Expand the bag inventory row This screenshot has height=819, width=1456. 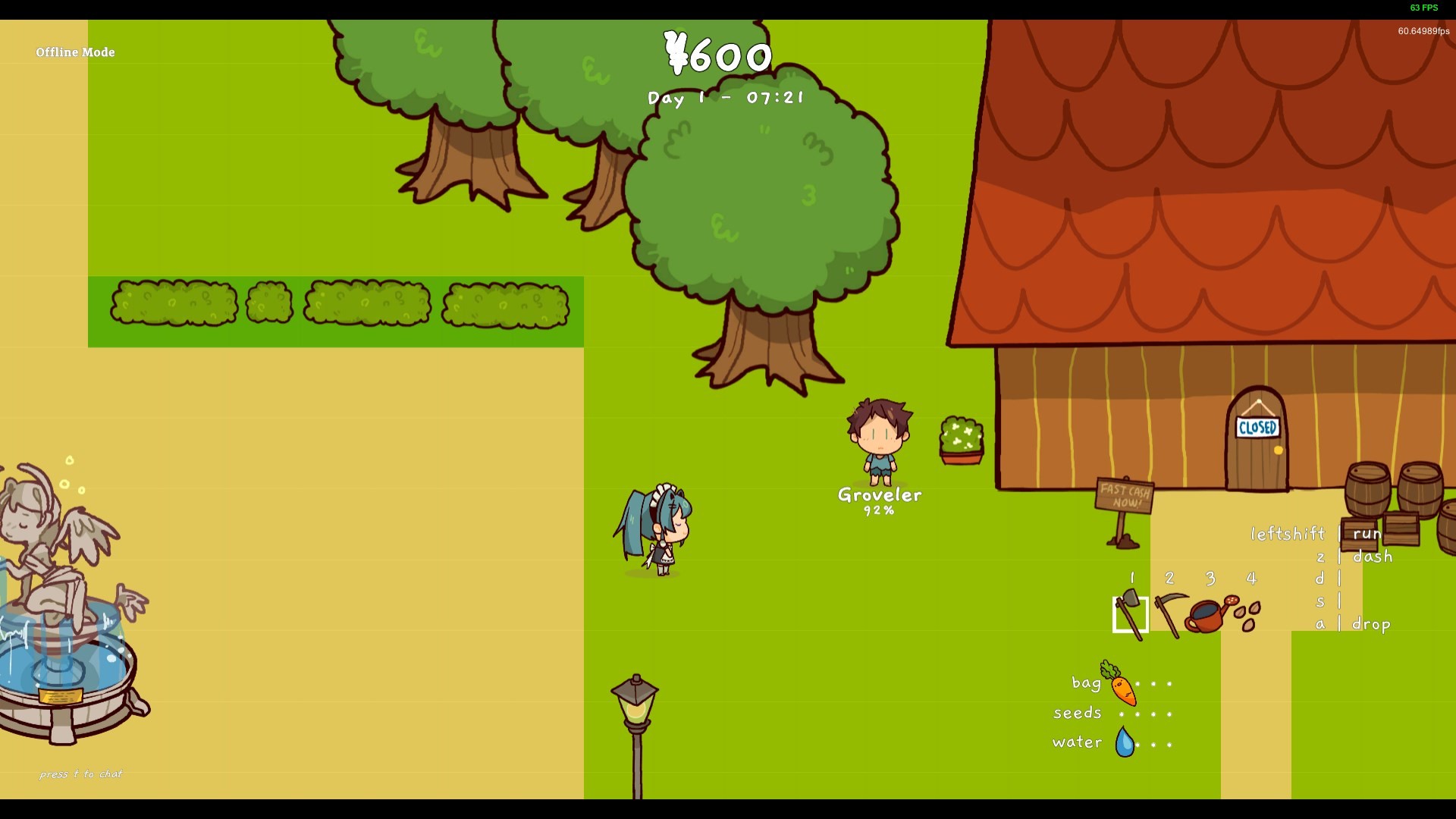[x=1086, y=683]
